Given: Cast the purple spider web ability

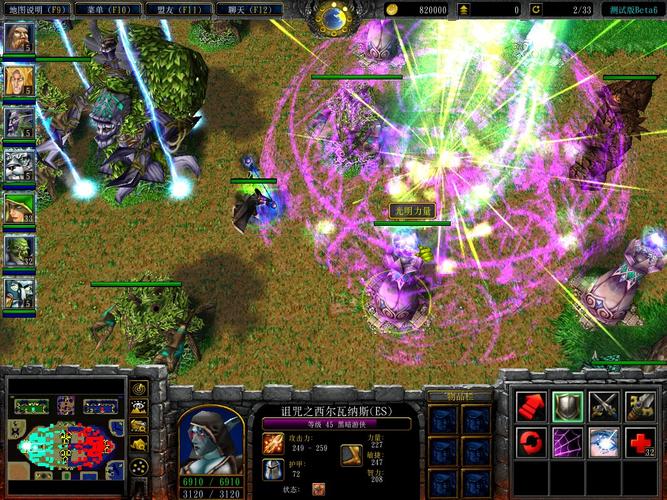Looking at the screenshot, I should pos(567,440).
